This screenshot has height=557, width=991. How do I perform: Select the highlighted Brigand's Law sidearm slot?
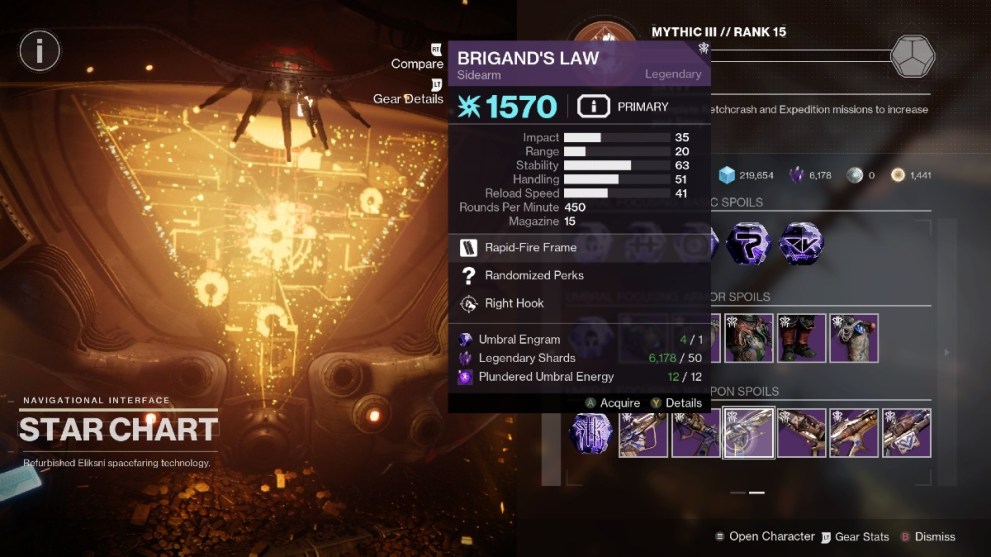[x=748, y=433]
